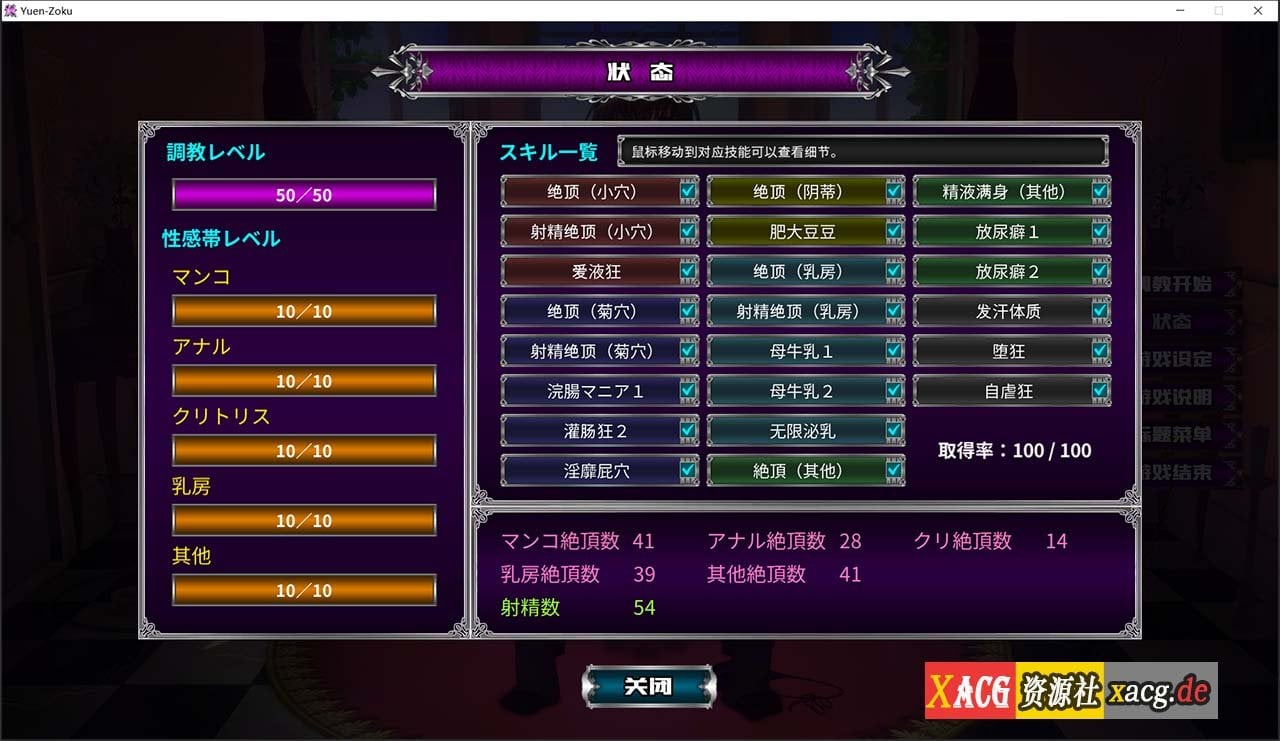Toggle the checkbox on 绝顶（阴蒂）
1280x741 pixels.
pyautogui.click(x=893, y=191)
